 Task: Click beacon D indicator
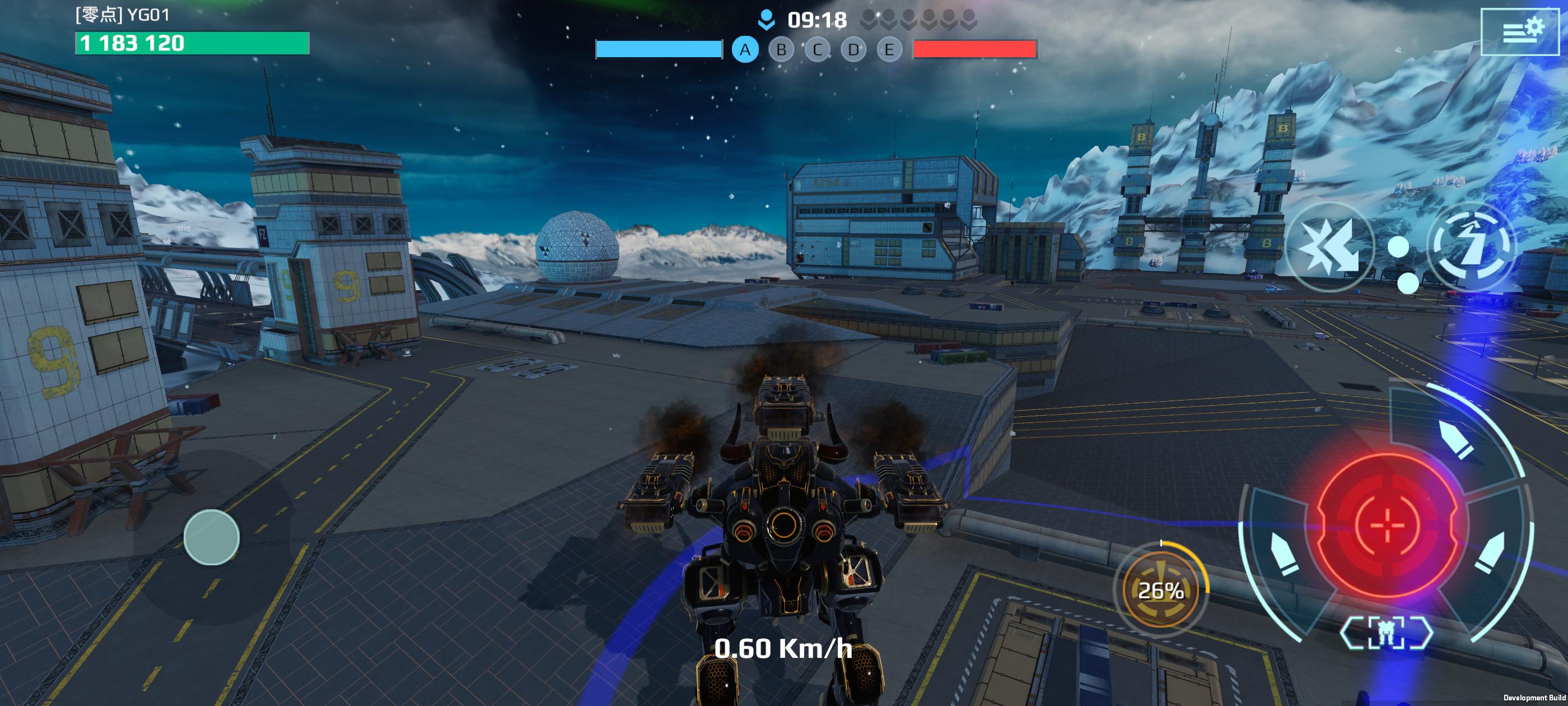(853, 50)
